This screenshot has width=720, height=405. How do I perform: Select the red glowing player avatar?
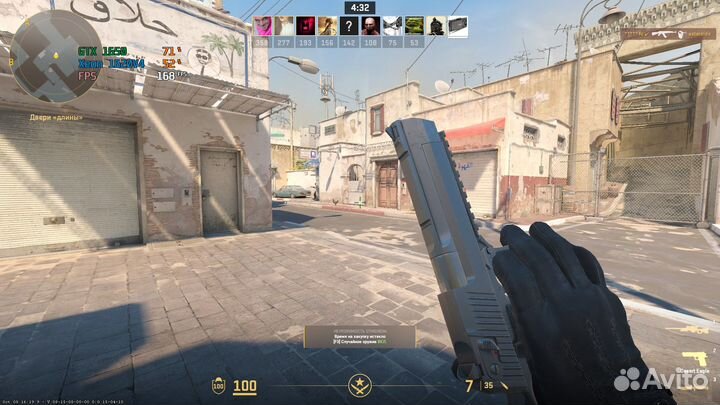(x=305, y=27)
